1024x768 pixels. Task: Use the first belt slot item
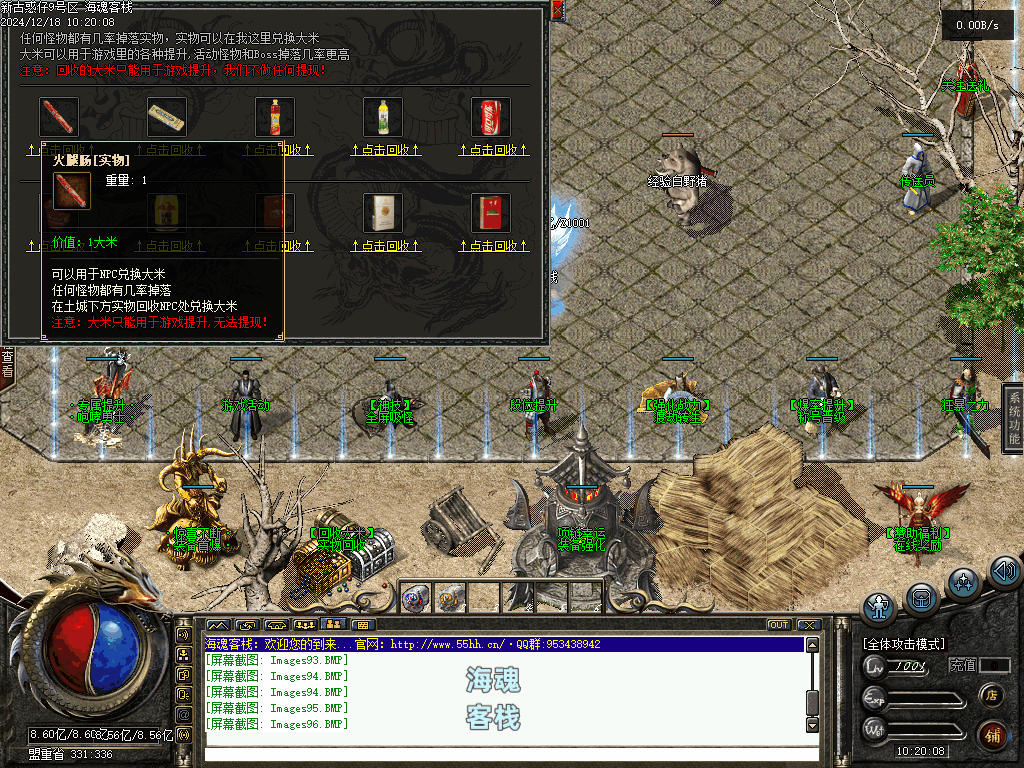(415, 597)
